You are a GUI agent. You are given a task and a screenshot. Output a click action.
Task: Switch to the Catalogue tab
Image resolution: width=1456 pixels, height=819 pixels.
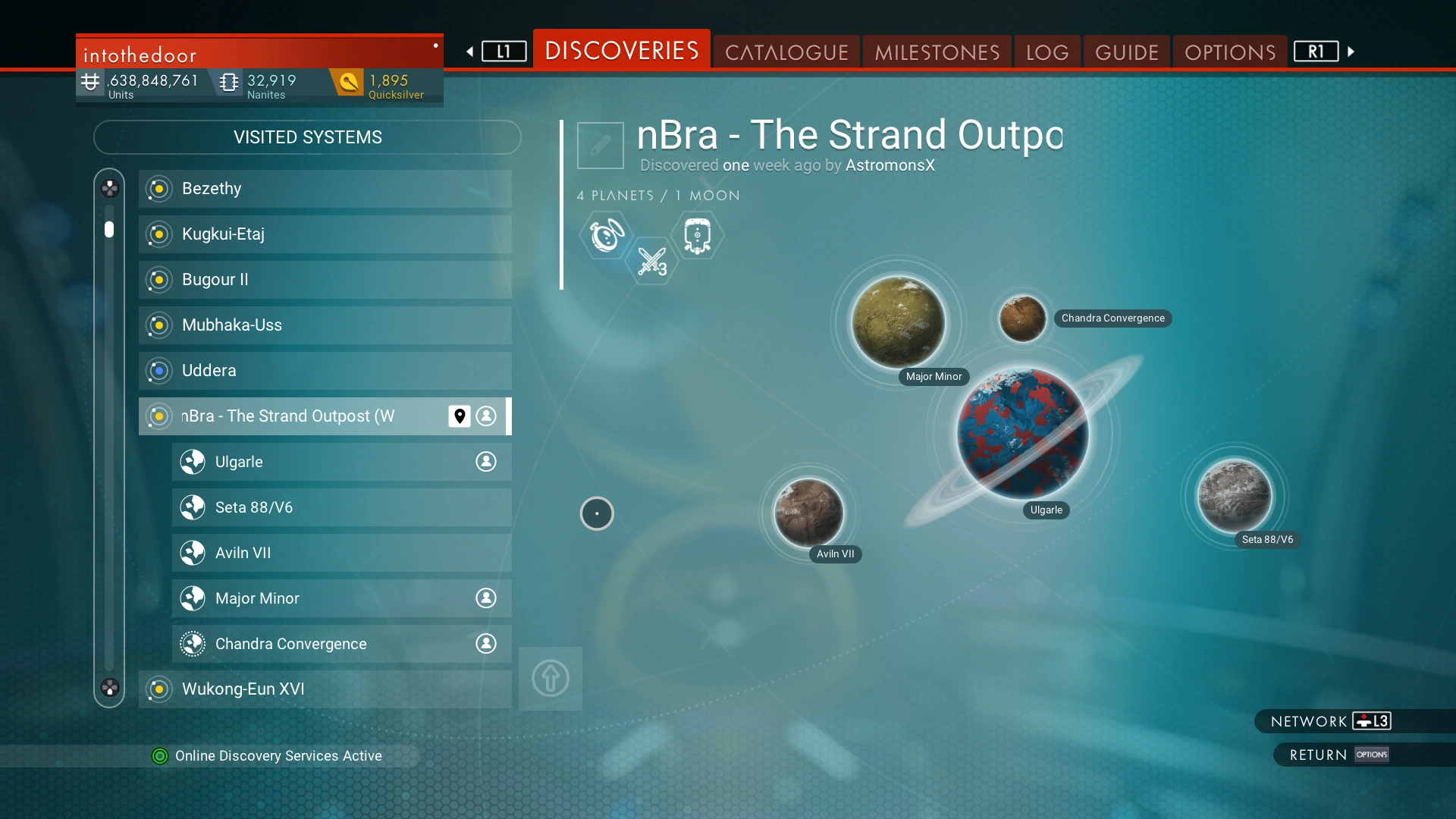click(786, 52)
